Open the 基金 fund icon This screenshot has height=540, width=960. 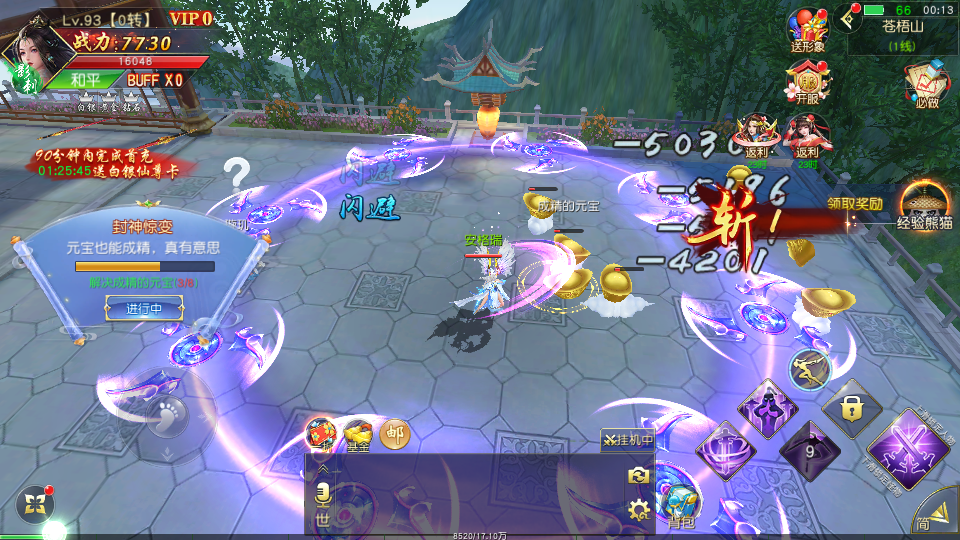point(357,434)
